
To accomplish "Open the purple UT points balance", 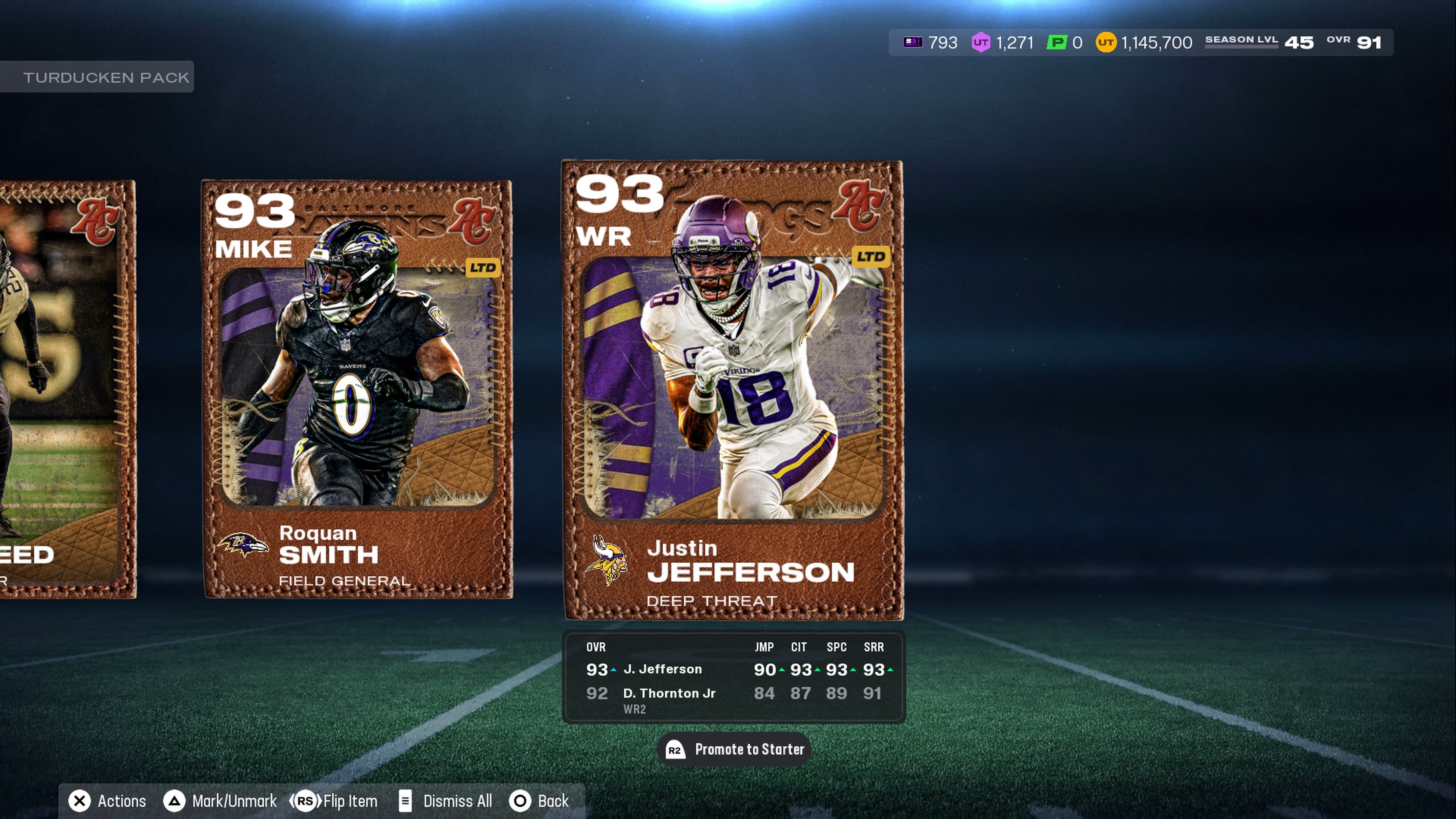I will click(1003, 42).
